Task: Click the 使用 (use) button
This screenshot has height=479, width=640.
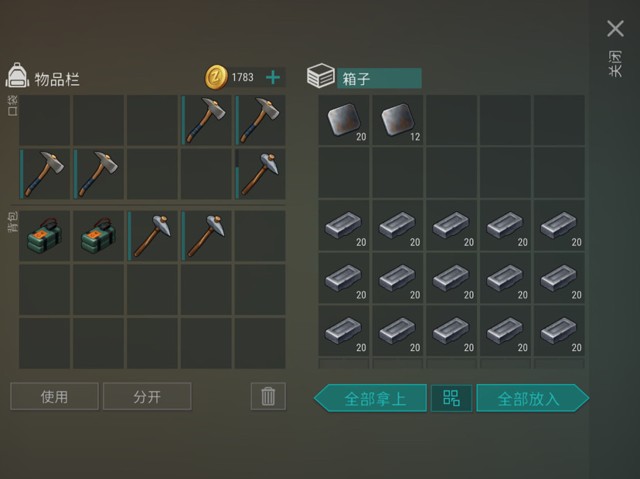Action: [x=55, y=397]
